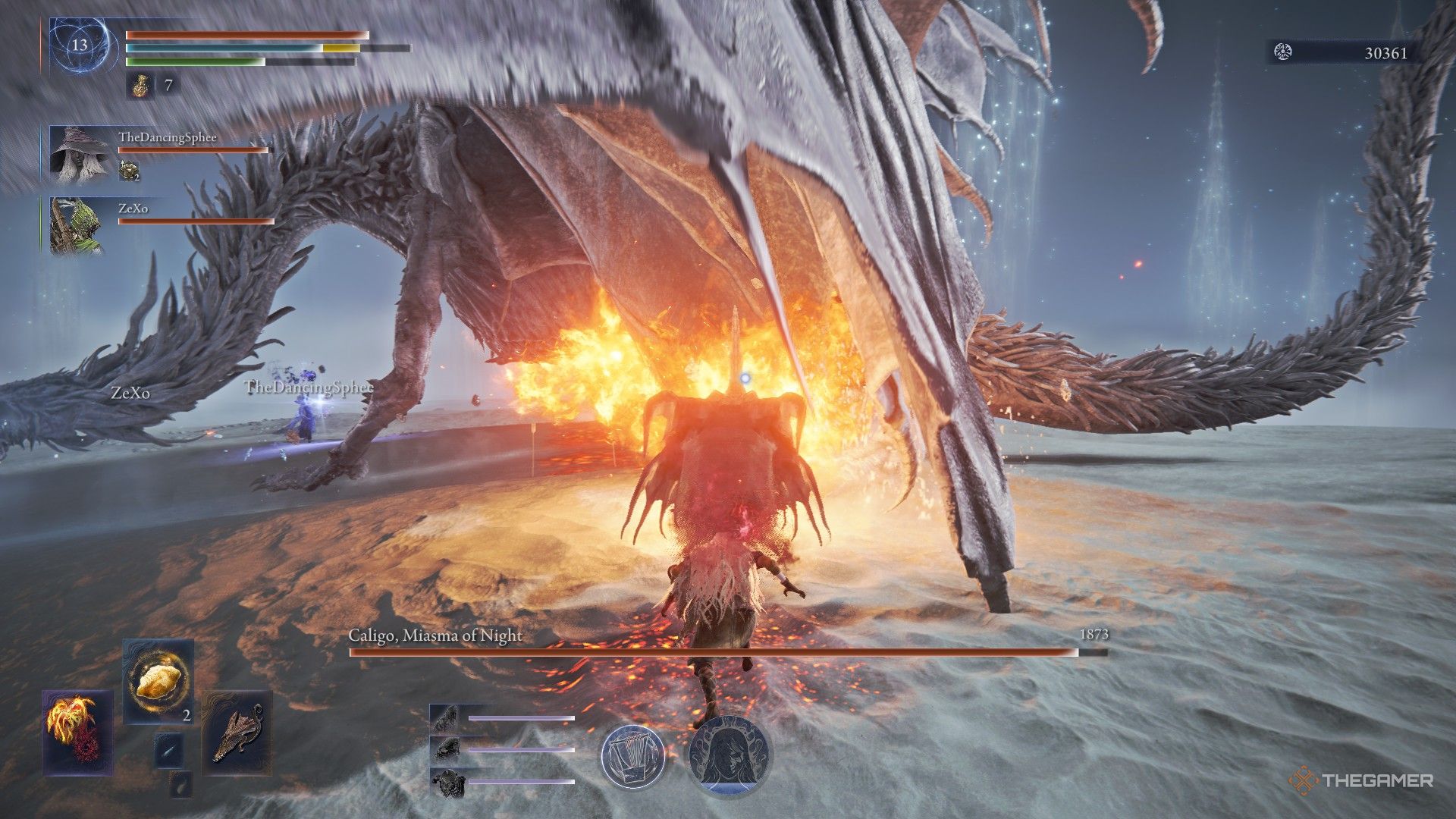Select the crimson flask icon showing 7 uses
Screen dimensions: 1456x819
pos(139,86)
